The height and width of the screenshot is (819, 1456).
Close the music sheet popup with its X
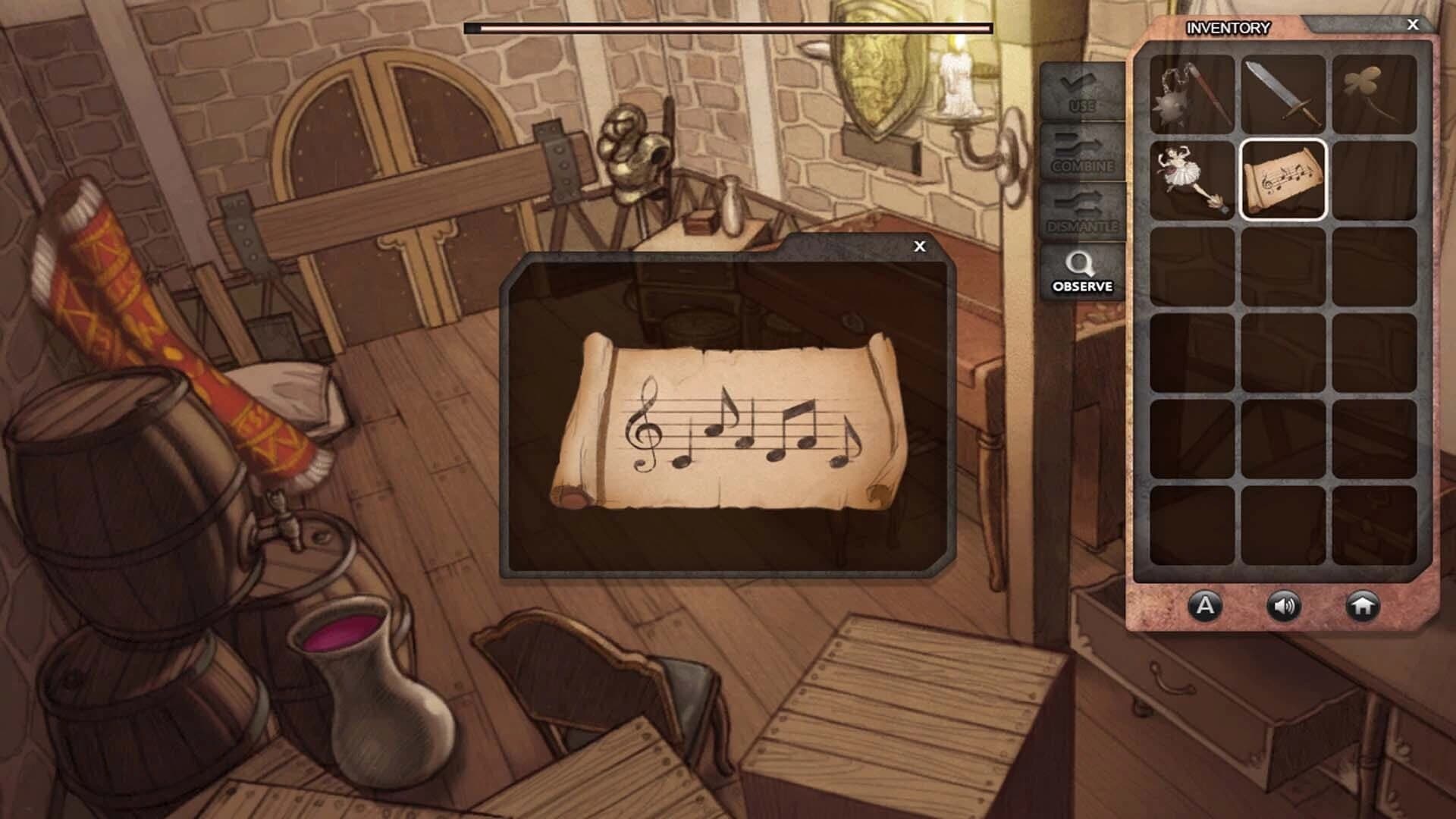tap(920, 245)
